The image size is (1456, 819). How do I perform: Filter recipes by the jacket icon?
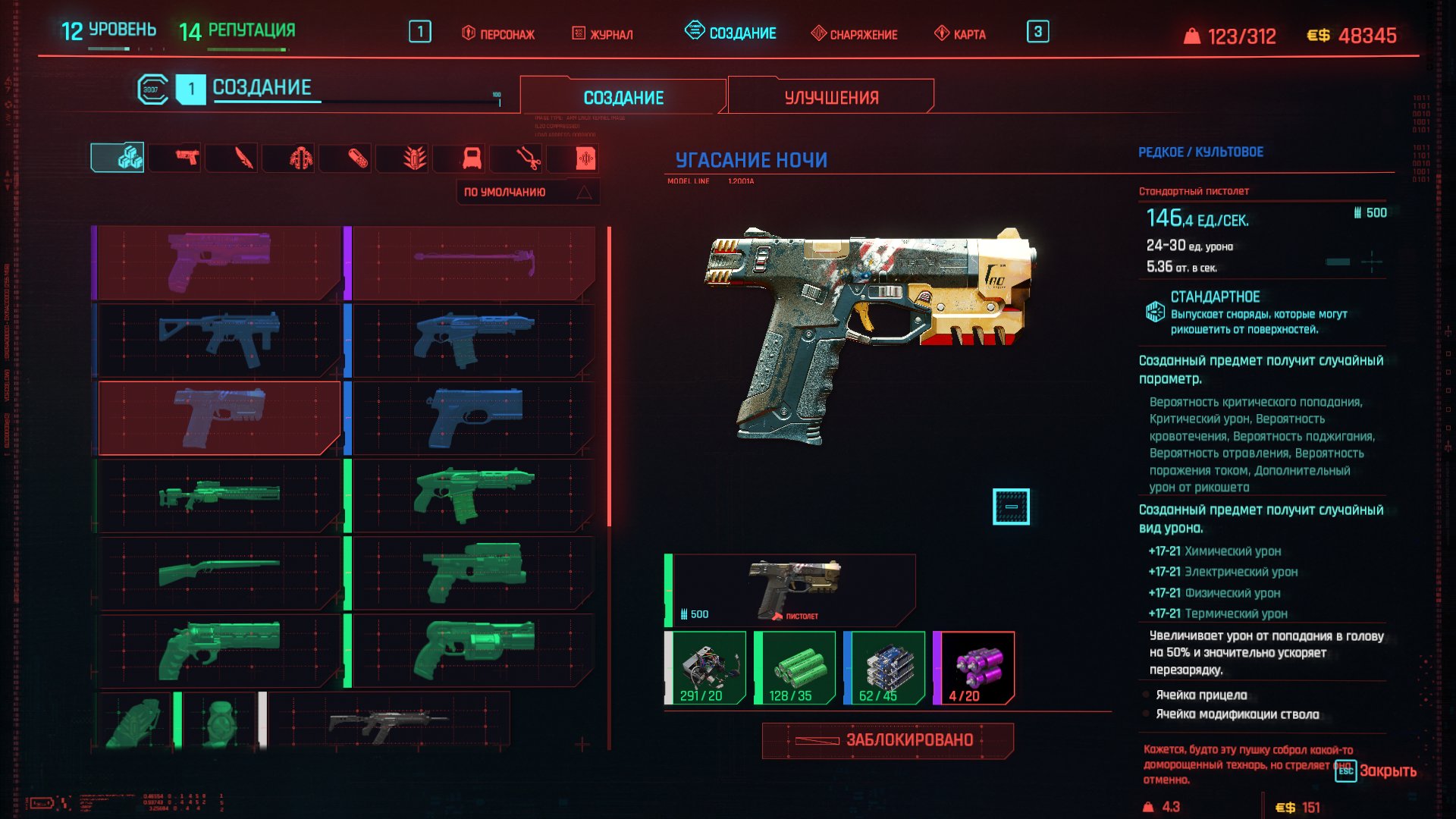point(300,158)
